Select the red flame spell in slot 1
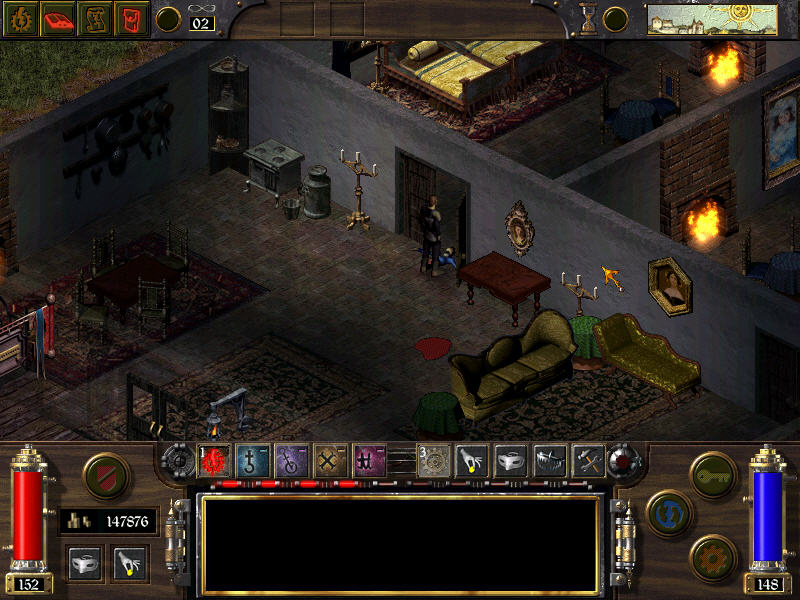The width and height of the screenshot is (800, 600). tap(214, 460)
